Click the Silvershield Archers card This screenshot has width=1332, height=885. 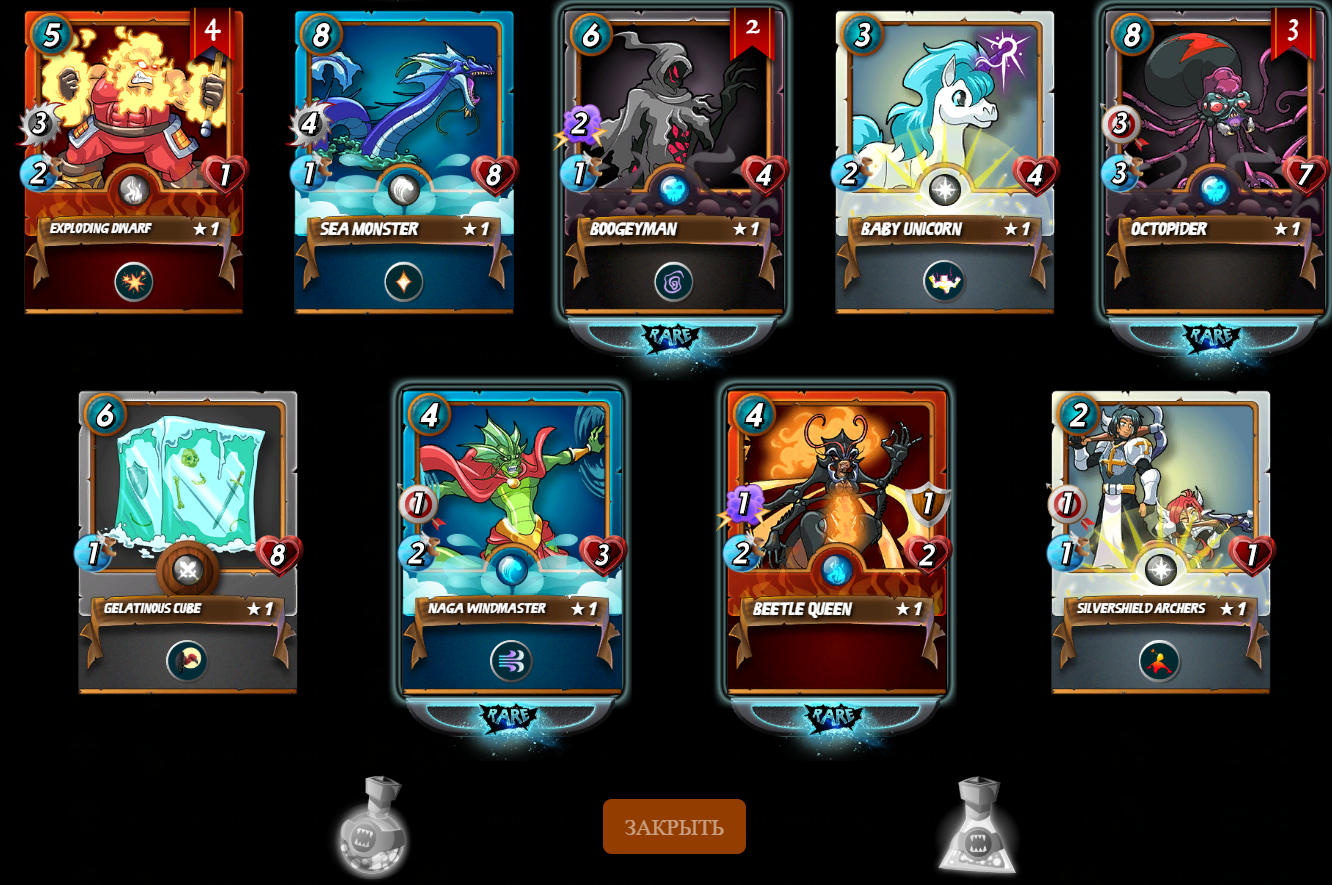pyautogui.click(x=1160, y=541)
